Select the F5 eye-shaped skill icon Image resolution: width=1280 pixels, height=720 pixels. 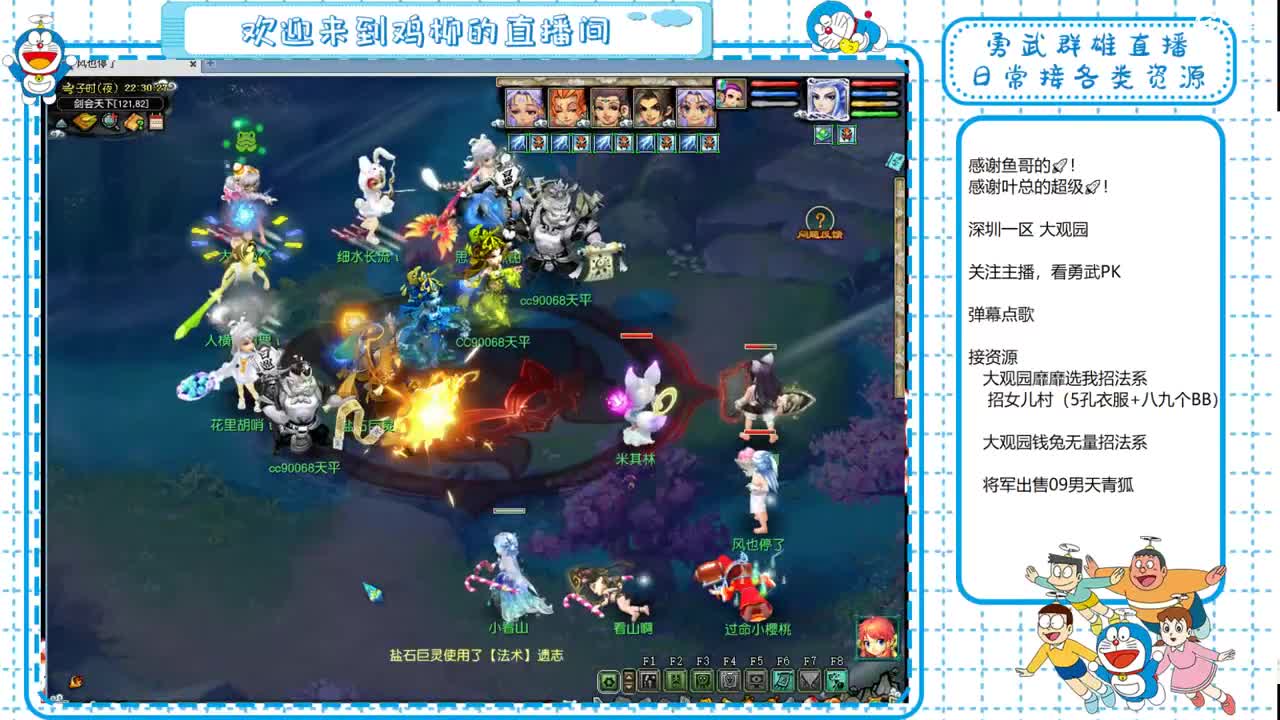(754, 680)
